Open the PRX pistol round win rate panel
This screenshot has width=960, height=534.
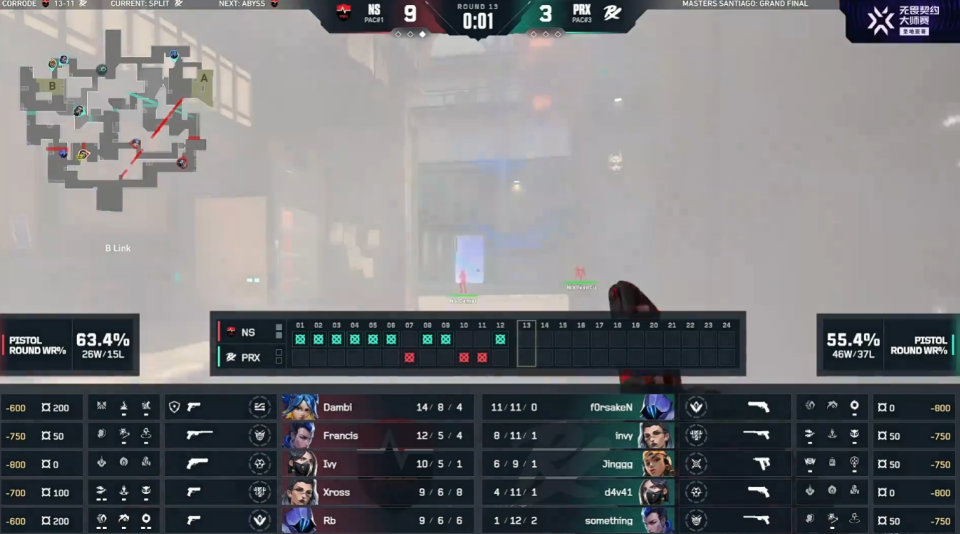point(886,345)
